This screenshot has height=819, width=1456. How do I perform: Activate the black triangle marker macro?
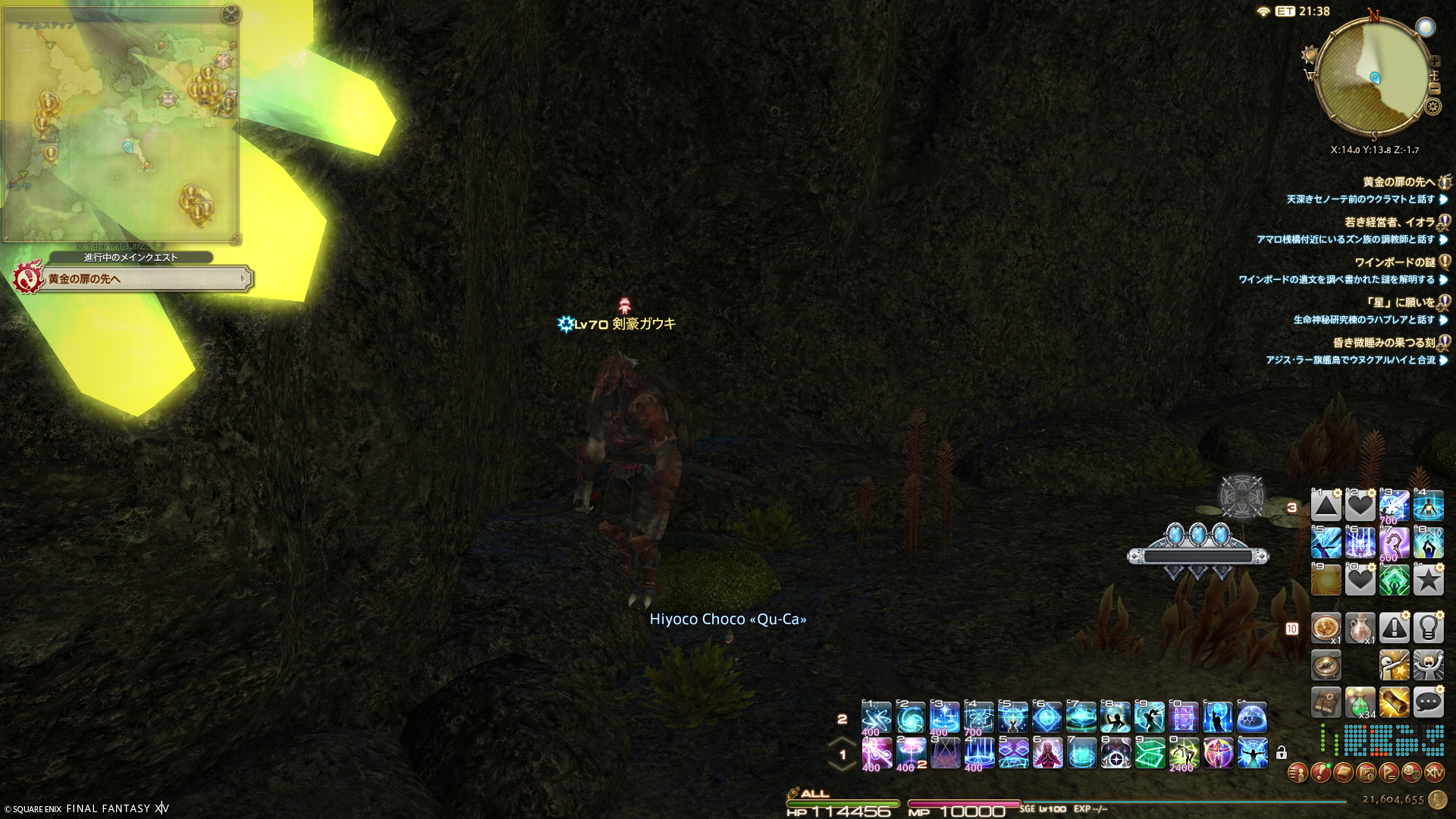[x=1326, y=506]
